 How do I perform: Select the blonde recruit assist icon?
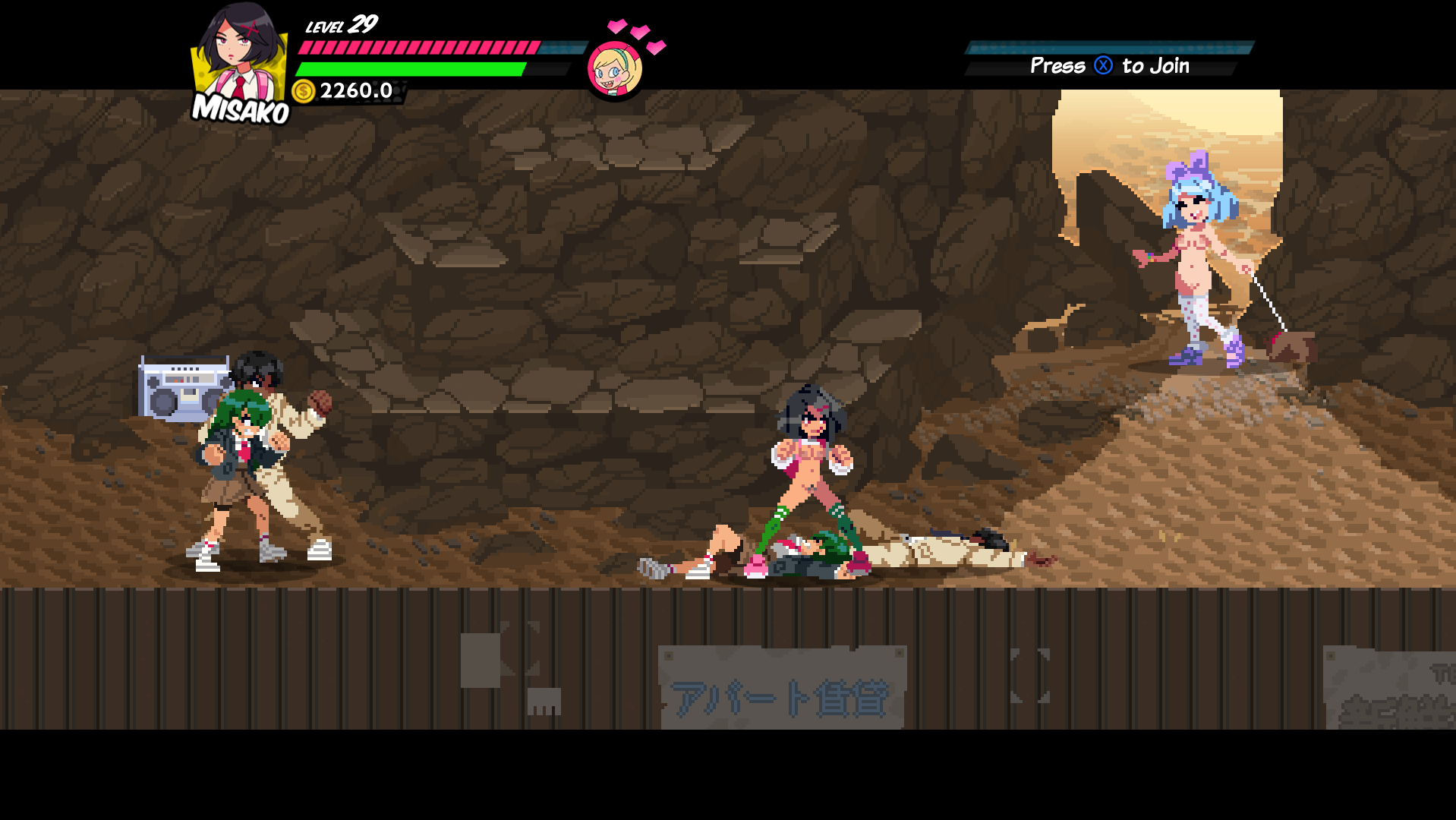615,69
